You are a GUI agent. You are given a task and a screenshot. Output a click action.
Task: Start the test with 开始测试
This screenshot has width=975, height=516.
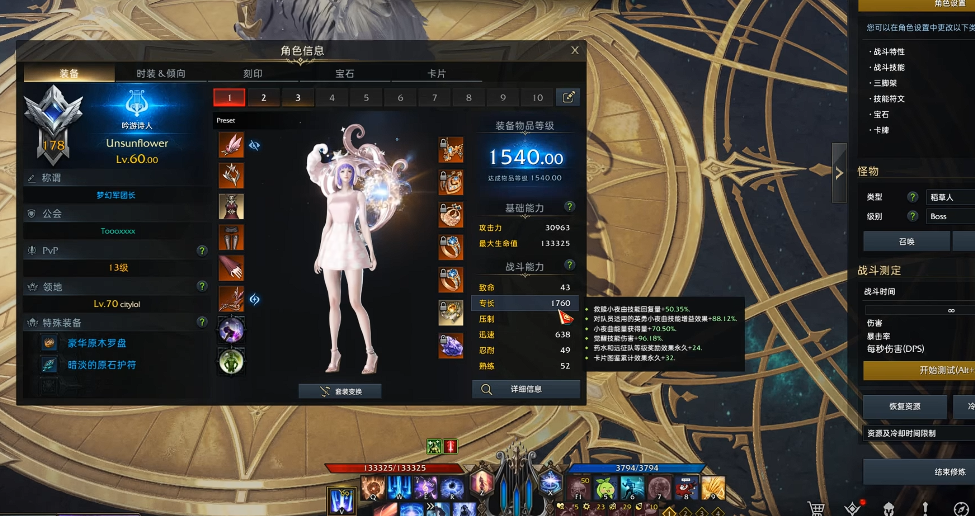[920, 370]
